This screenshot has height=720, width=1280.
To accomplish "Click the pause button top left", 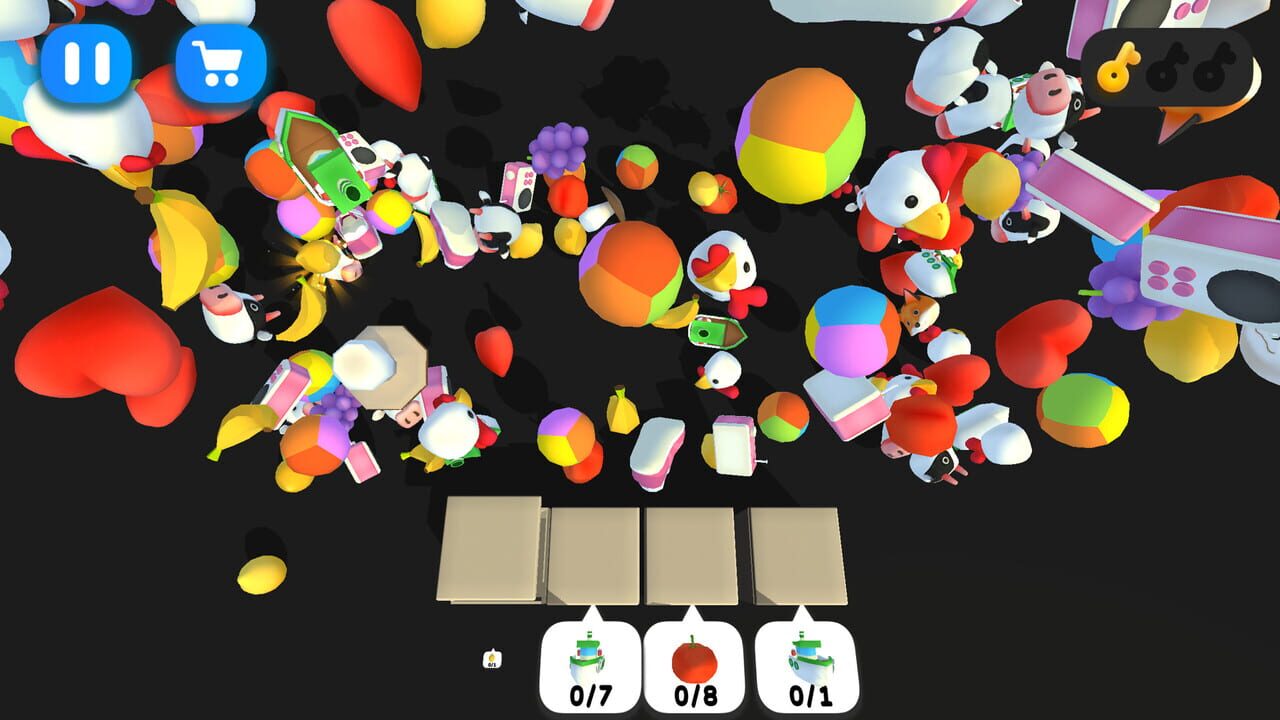I will [x=85, y=62].
